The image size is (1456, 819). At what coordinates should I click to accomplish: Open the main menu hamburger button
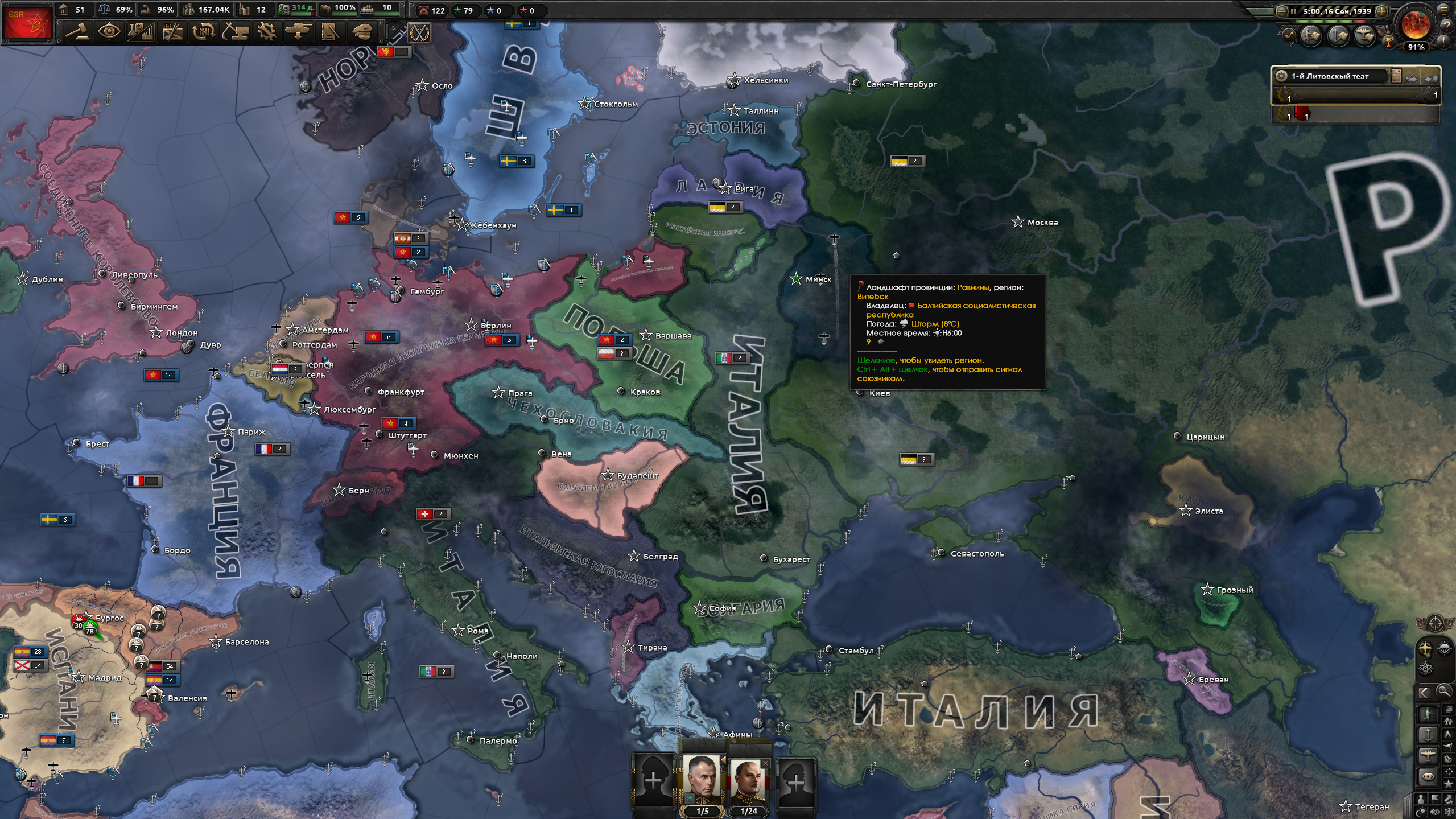[1444, 10]
